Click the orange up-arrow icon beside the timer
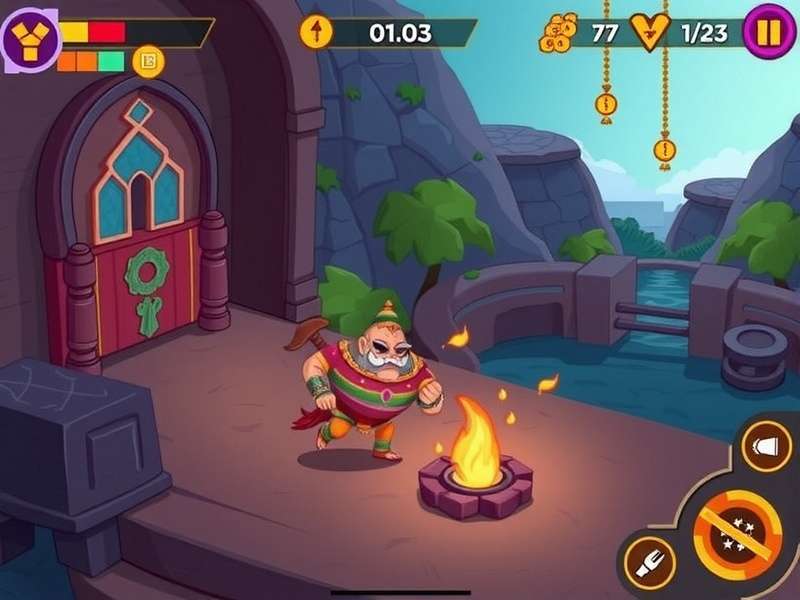800x600 pixels. tap(316, 32)
